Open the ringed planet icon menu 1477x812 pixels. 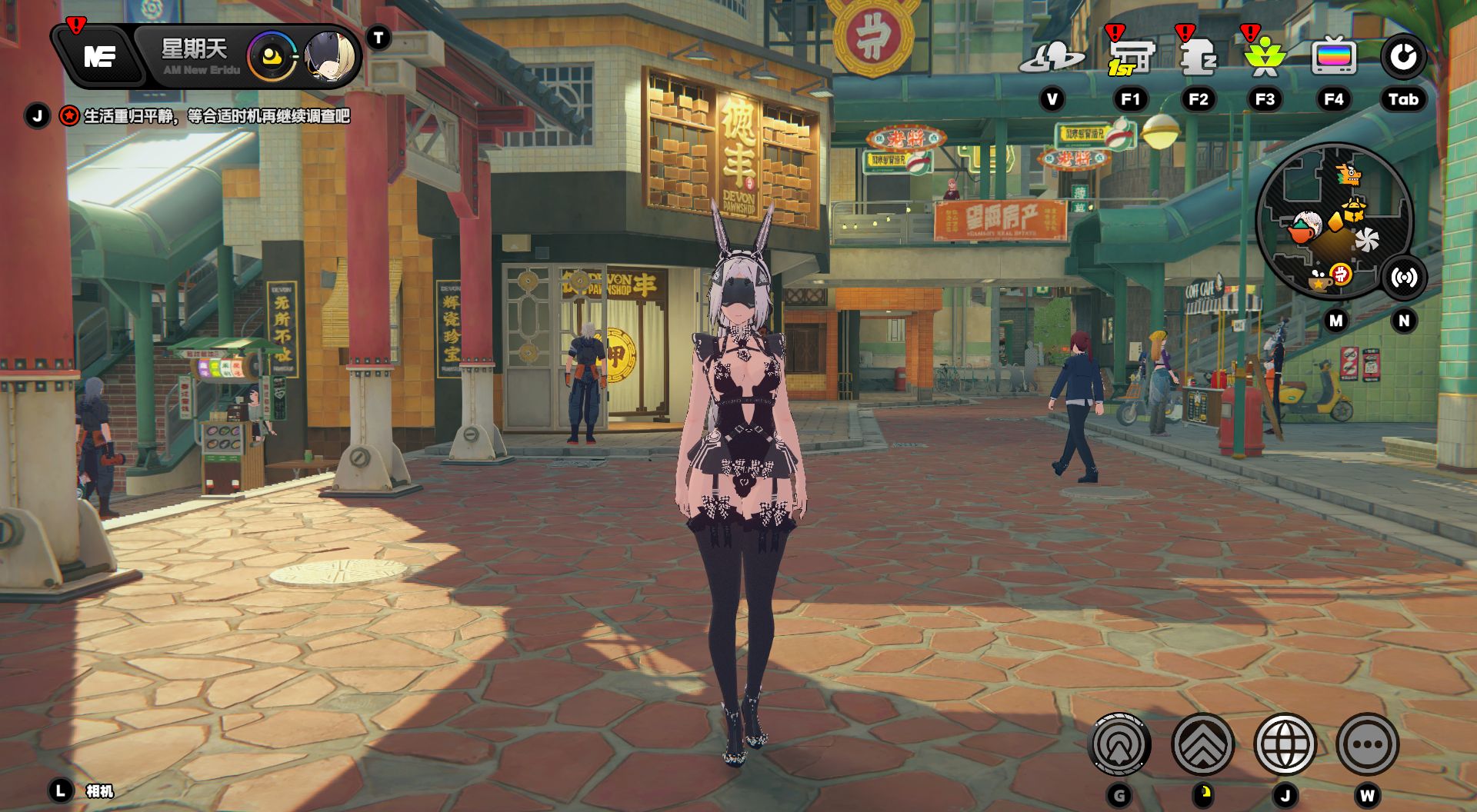1052,57
